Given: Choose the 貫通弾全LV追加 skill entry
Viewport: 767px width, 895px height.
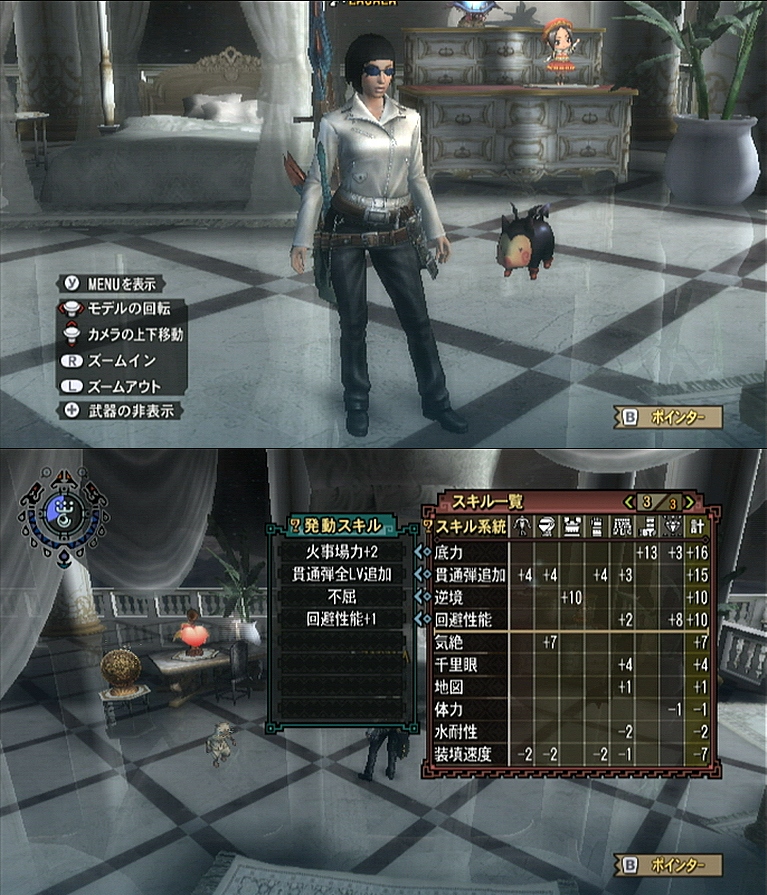Looking at the screenshot, I should (340, 575).
